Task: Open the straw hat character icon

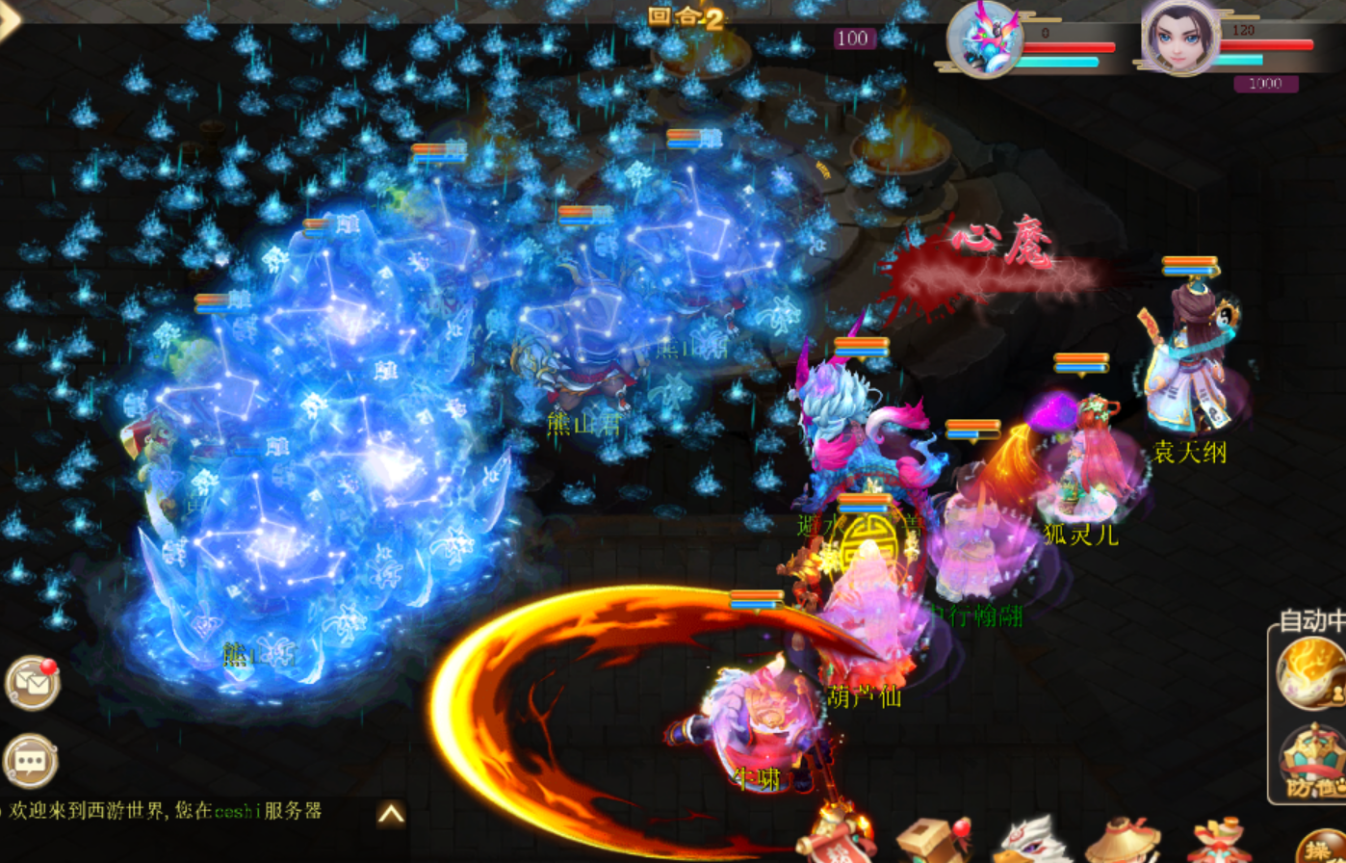Action: tap(1122, 840)
